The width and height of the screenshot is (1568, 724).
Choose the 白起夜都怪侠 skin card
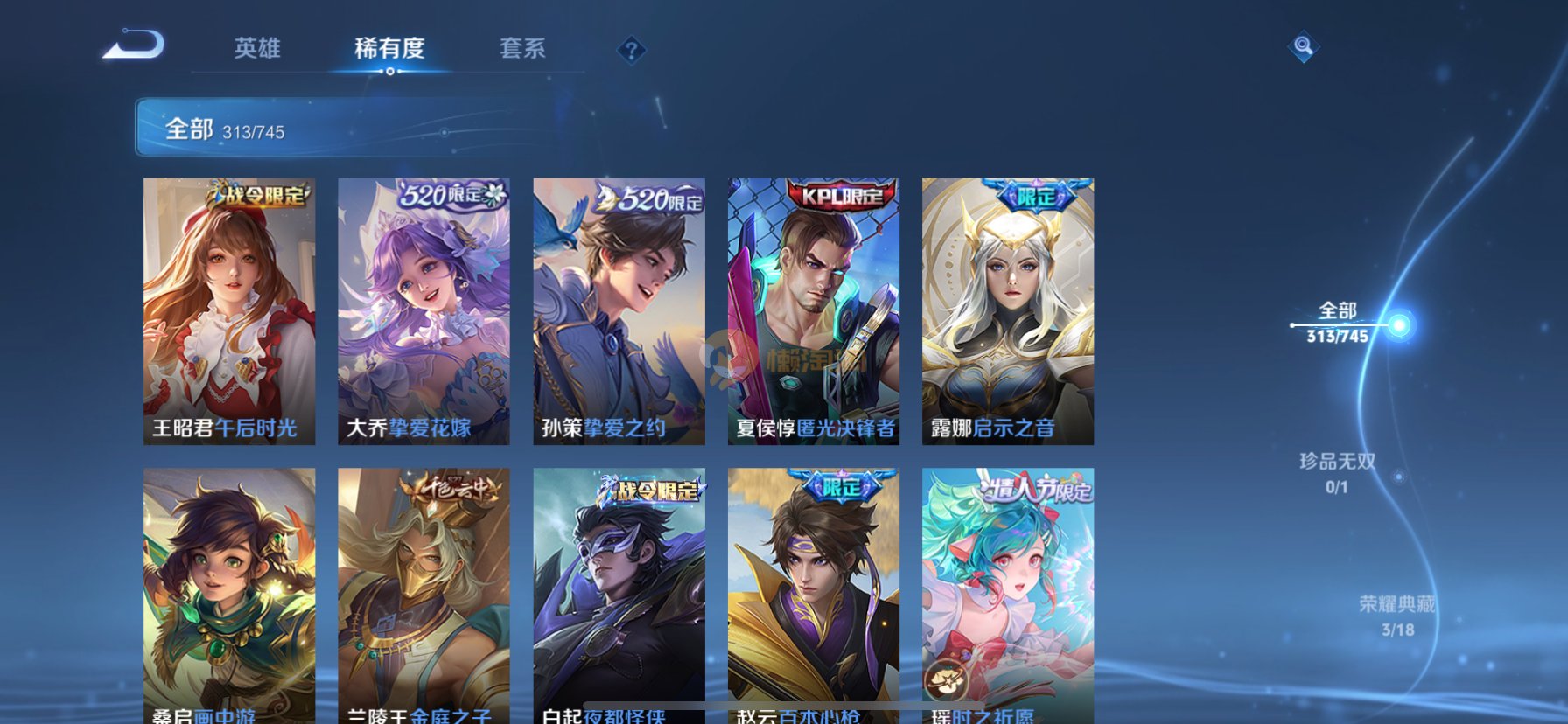619,595
